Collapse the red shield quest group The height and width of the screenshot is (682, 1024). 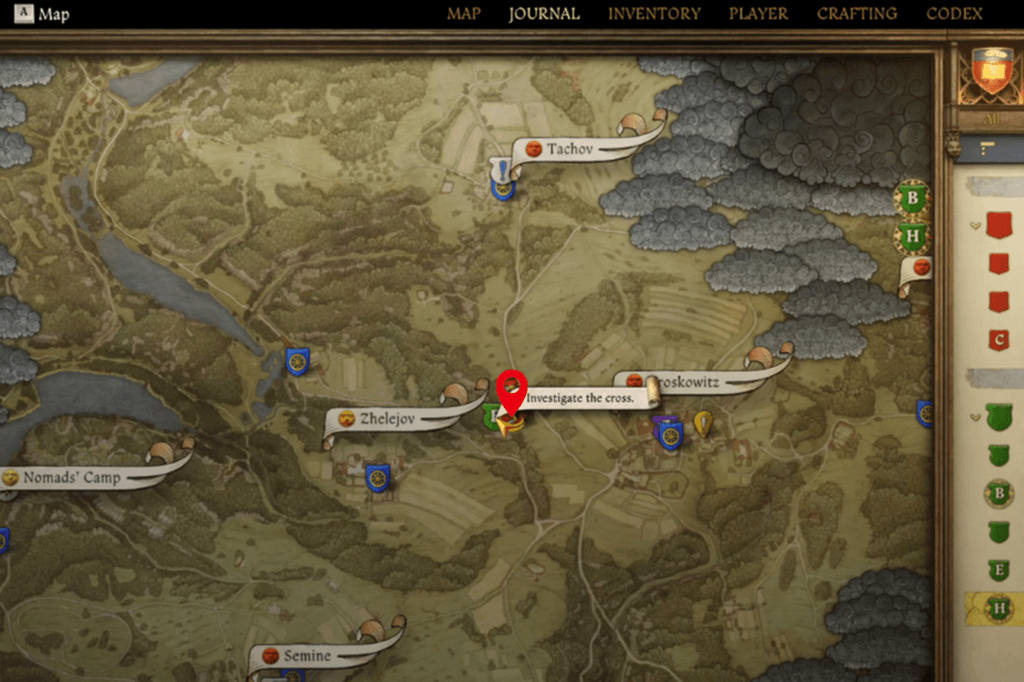[975, 226]
